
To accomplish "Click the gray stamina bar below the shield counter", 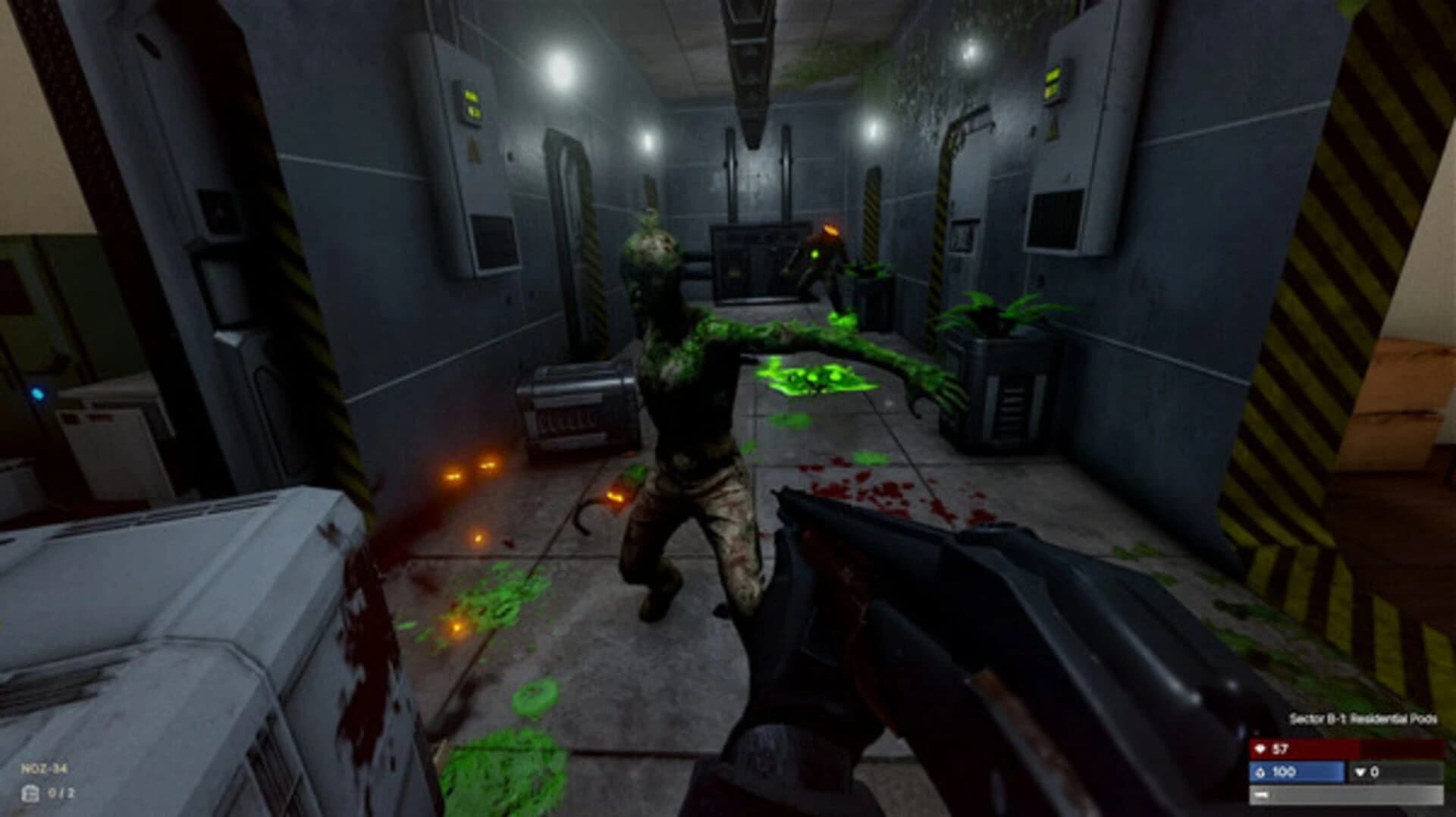I will coord(1342,797).
